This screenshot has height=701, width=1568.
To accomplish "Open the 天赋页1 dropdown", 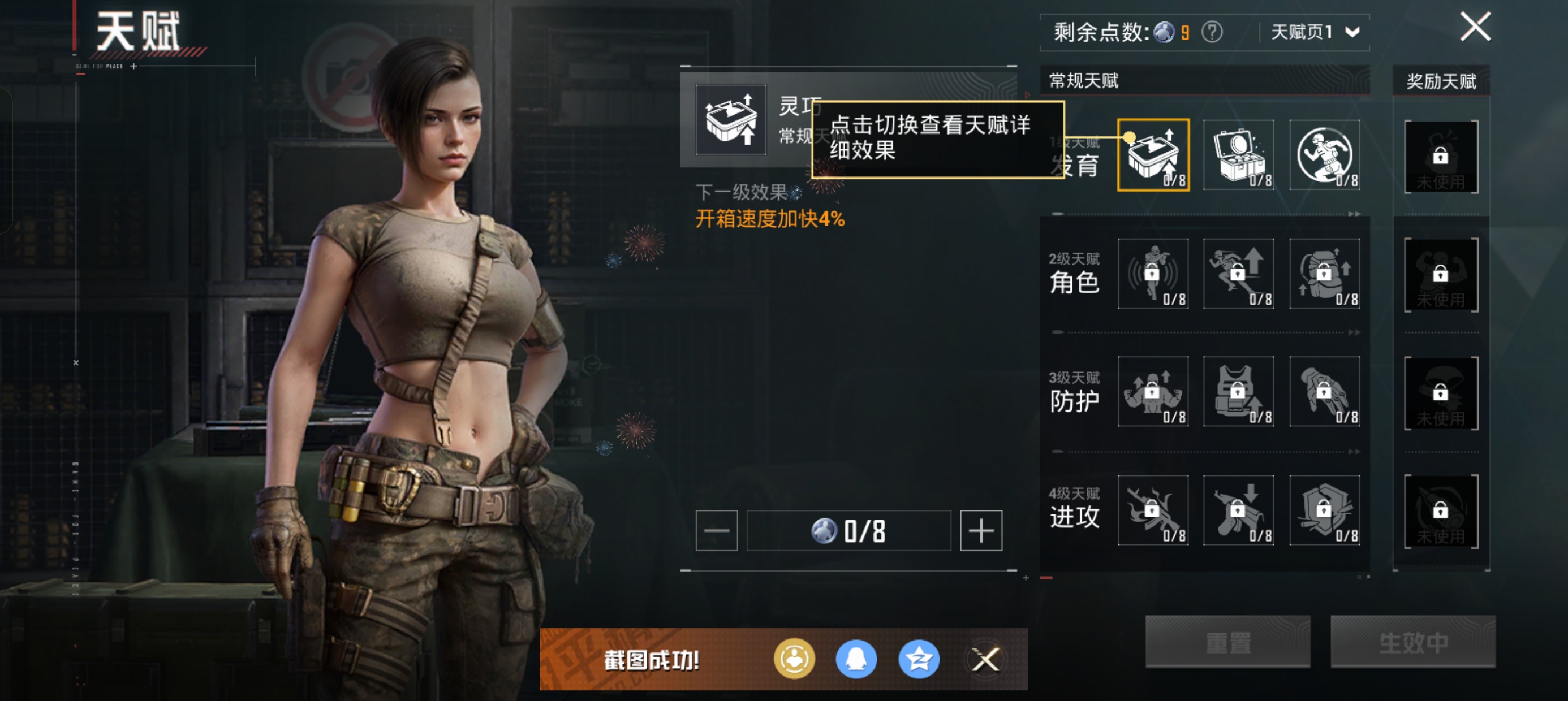I will tap(1315, 32).
